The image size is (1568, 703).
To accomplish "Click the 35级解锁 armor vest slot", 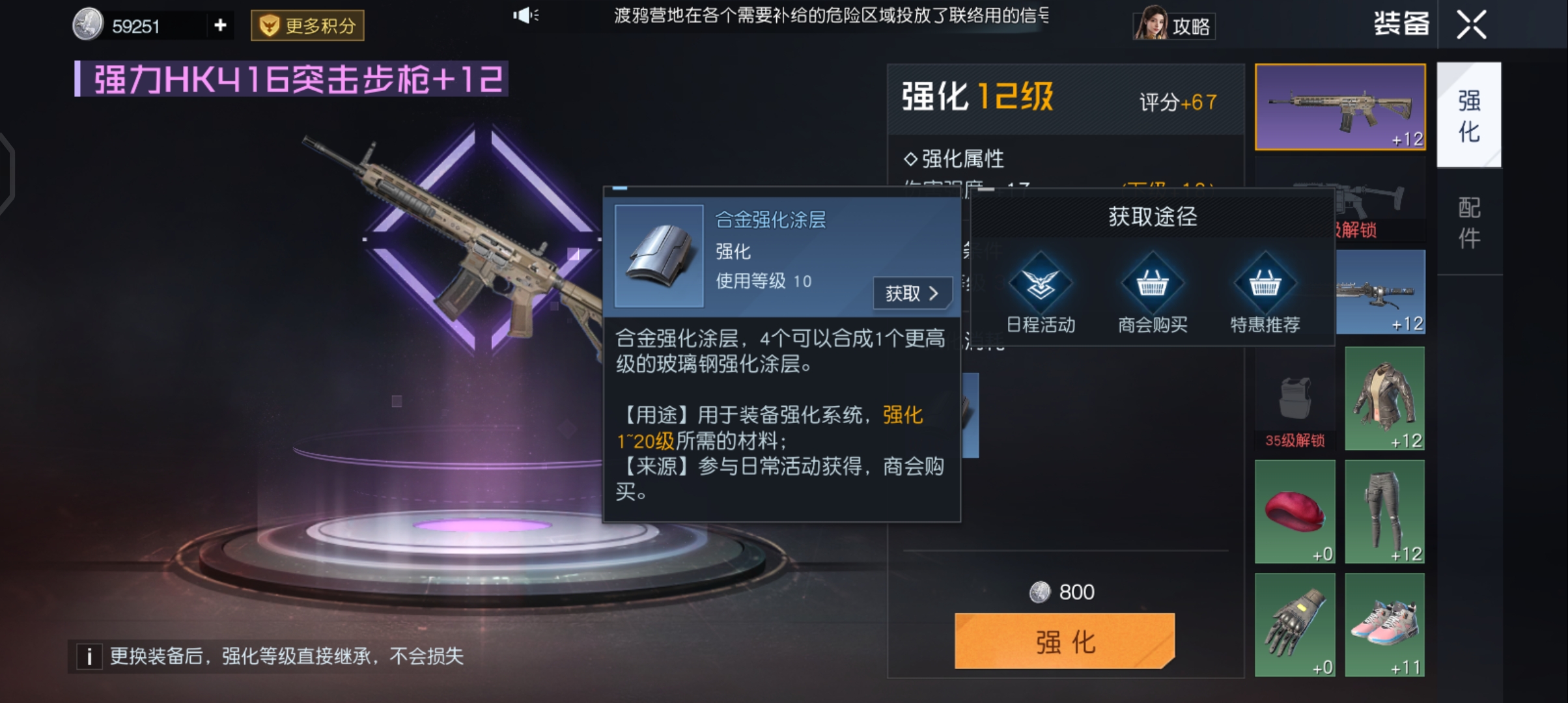I will pyautogui.click(x=1295, y=397).
